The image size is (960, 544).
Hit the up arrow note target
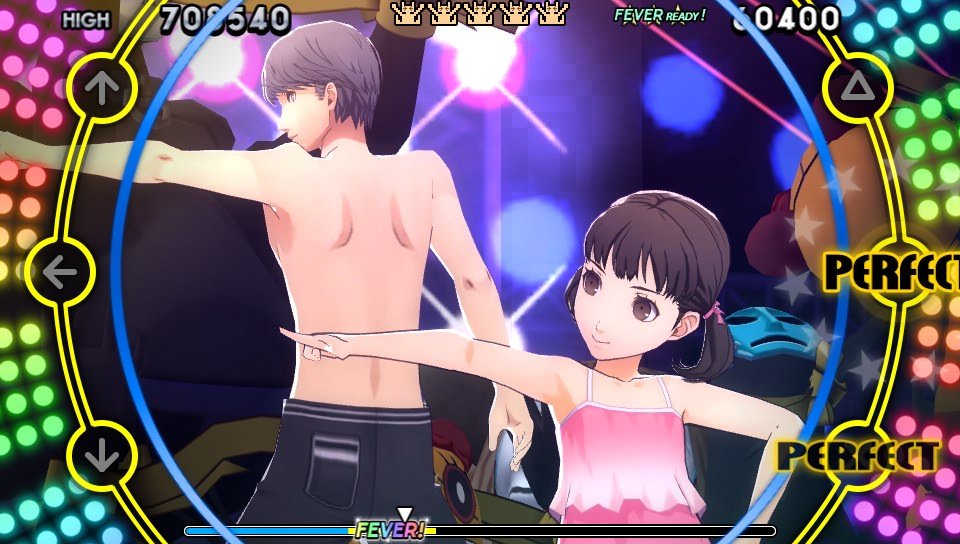101,89
